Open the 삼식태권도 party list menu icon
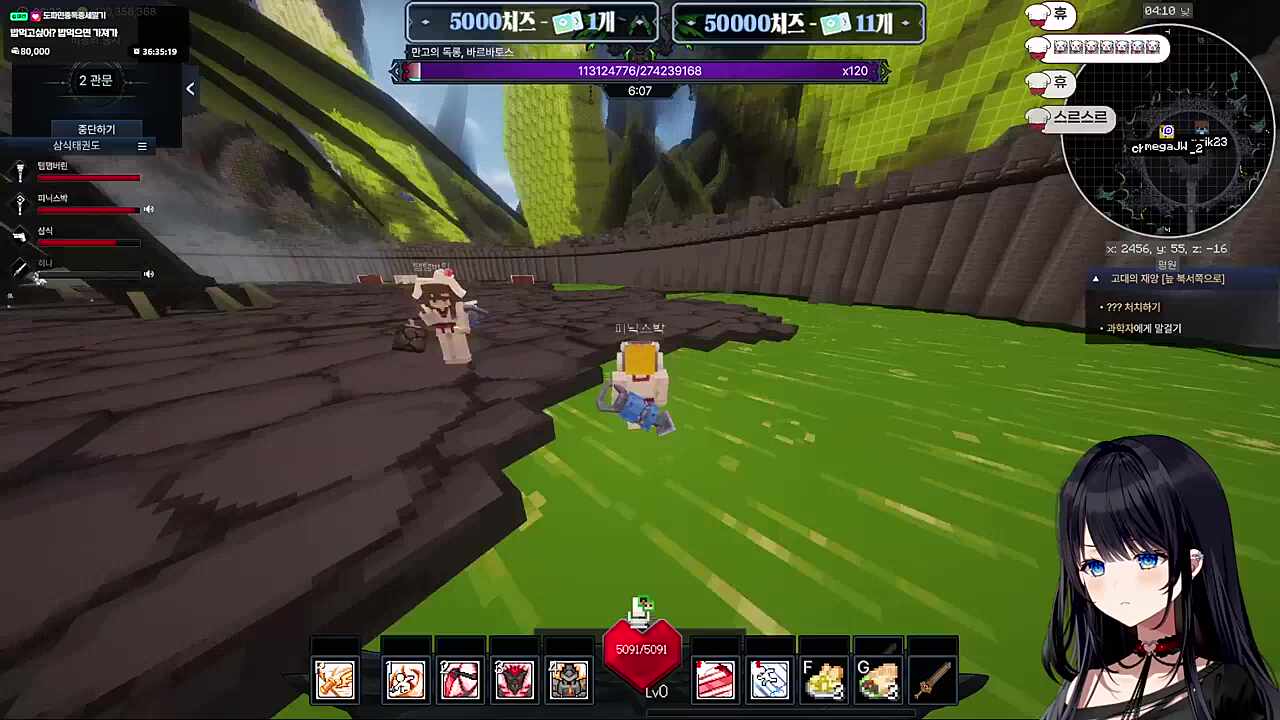This screenshot has height=720, width=1280. pos(142,146)
